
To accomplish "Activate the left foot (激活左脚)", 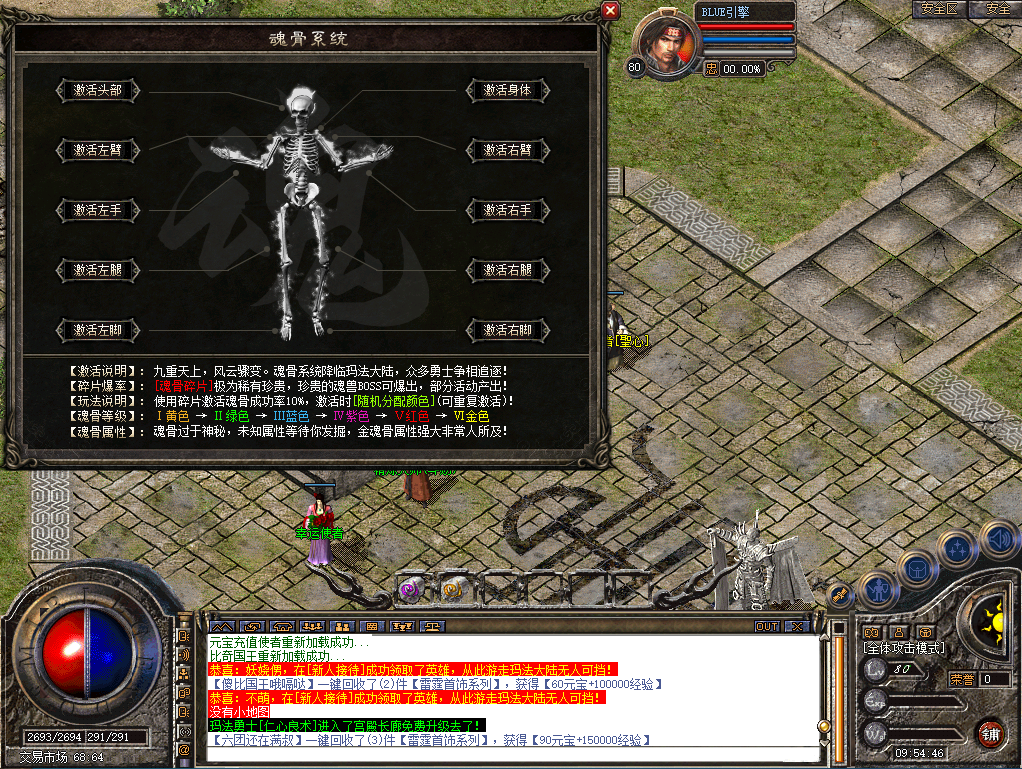I will 97,330.
